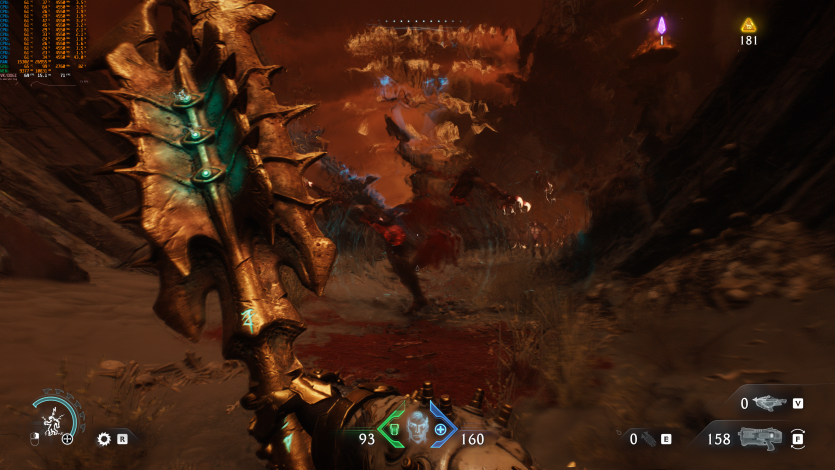Click the purple crystal resource icon
The height and width of the screenshot is (470, 835).
pos(661,26)
